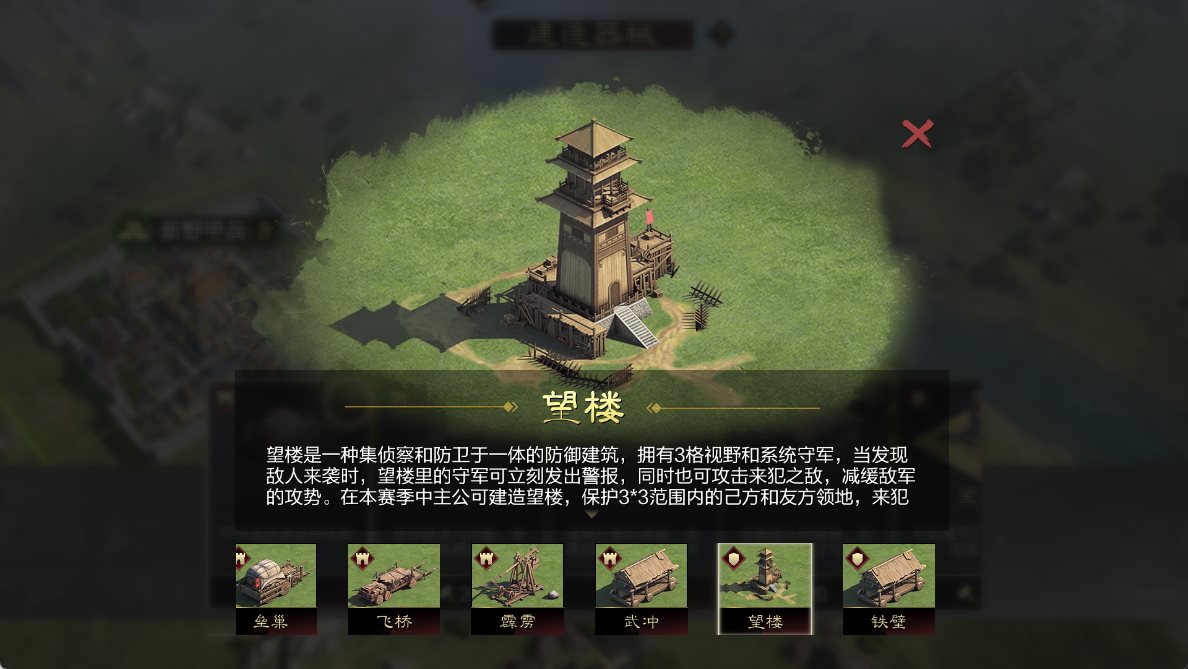
Task: Close the 望楼 building preview
Action: tap(917, 134)
